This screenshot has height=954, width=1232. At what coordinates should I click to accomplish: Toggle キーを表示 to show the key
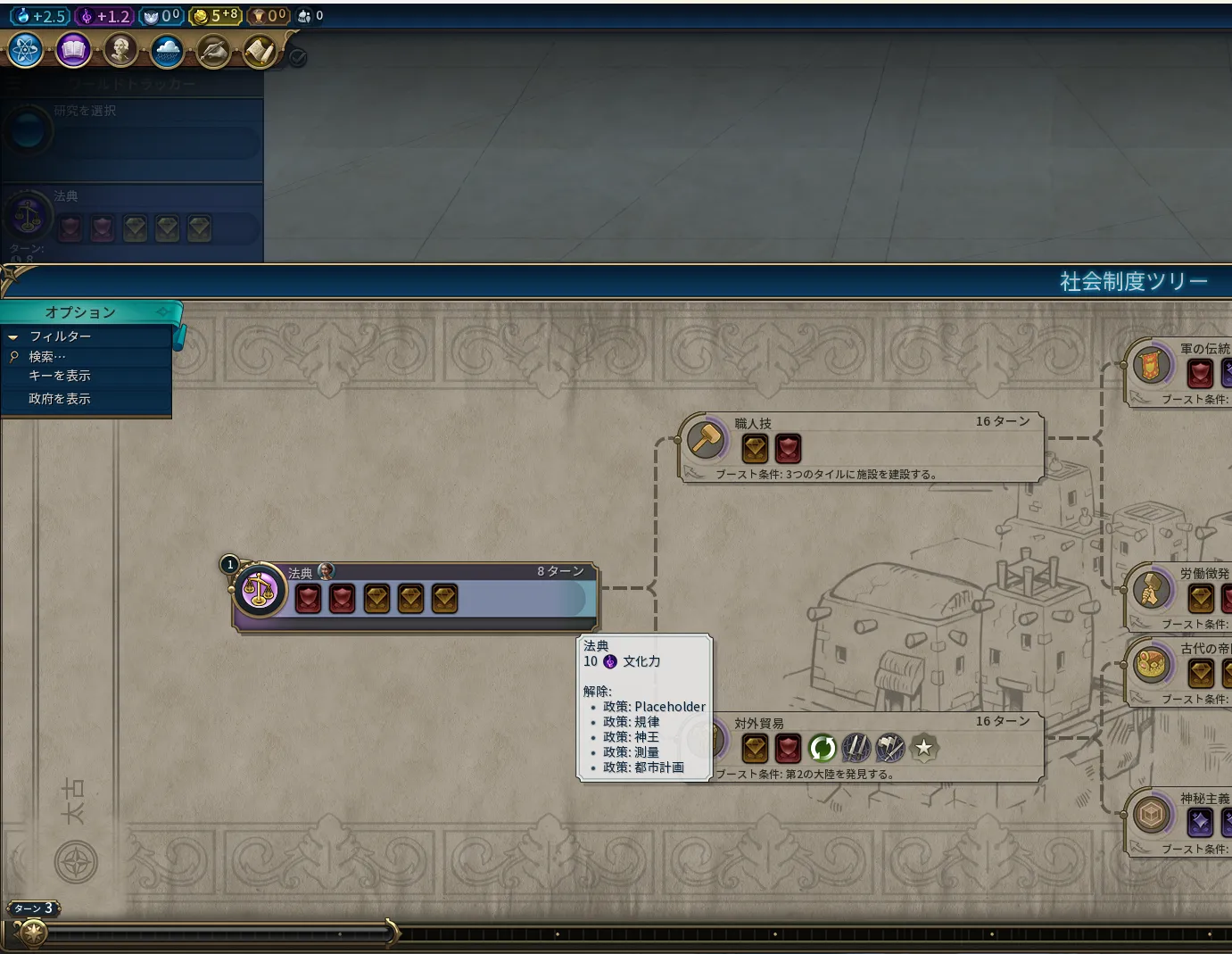59,376
